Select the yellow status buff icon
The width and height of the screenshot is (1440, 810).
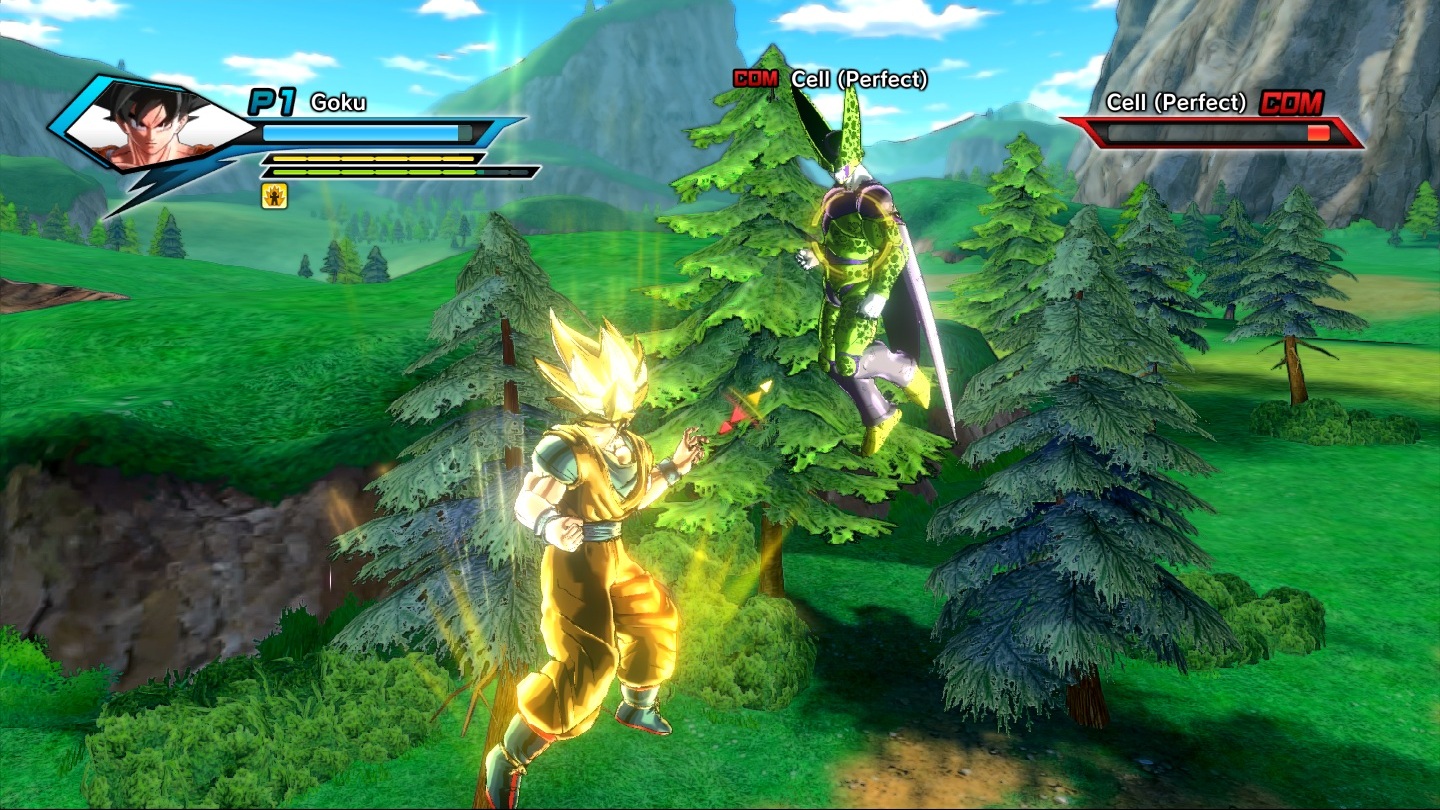tap(274, 196)
